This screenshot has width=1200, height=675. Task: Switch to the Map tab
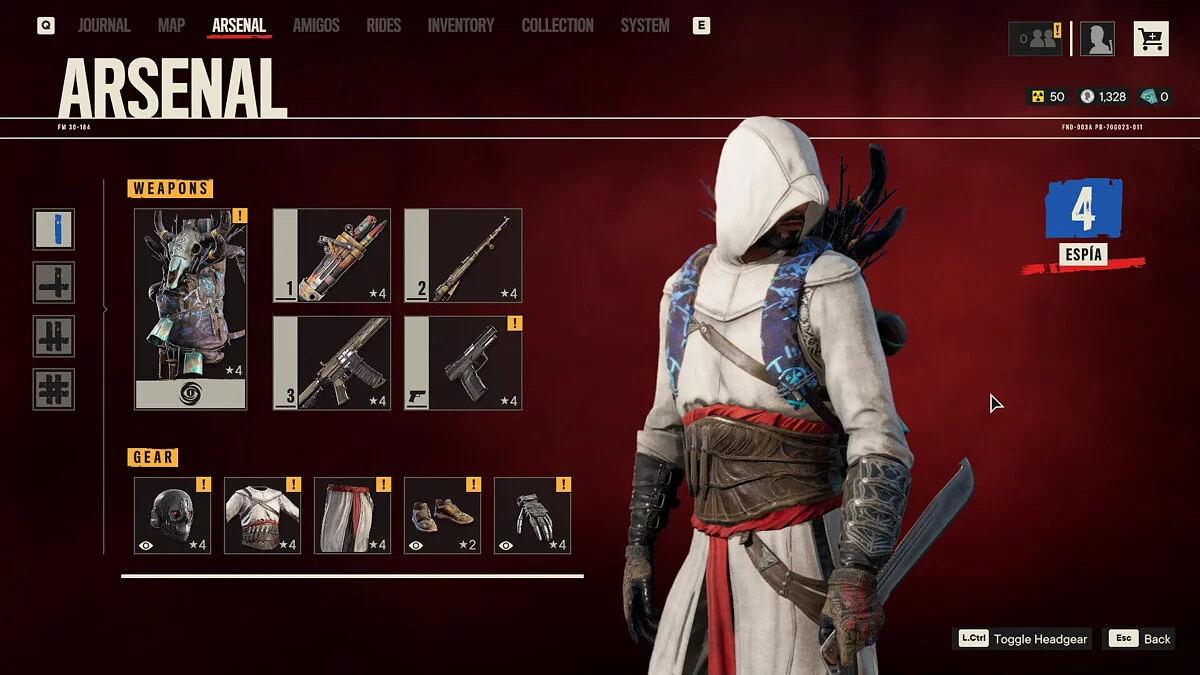pyautogui.click(x=171, y=26)
